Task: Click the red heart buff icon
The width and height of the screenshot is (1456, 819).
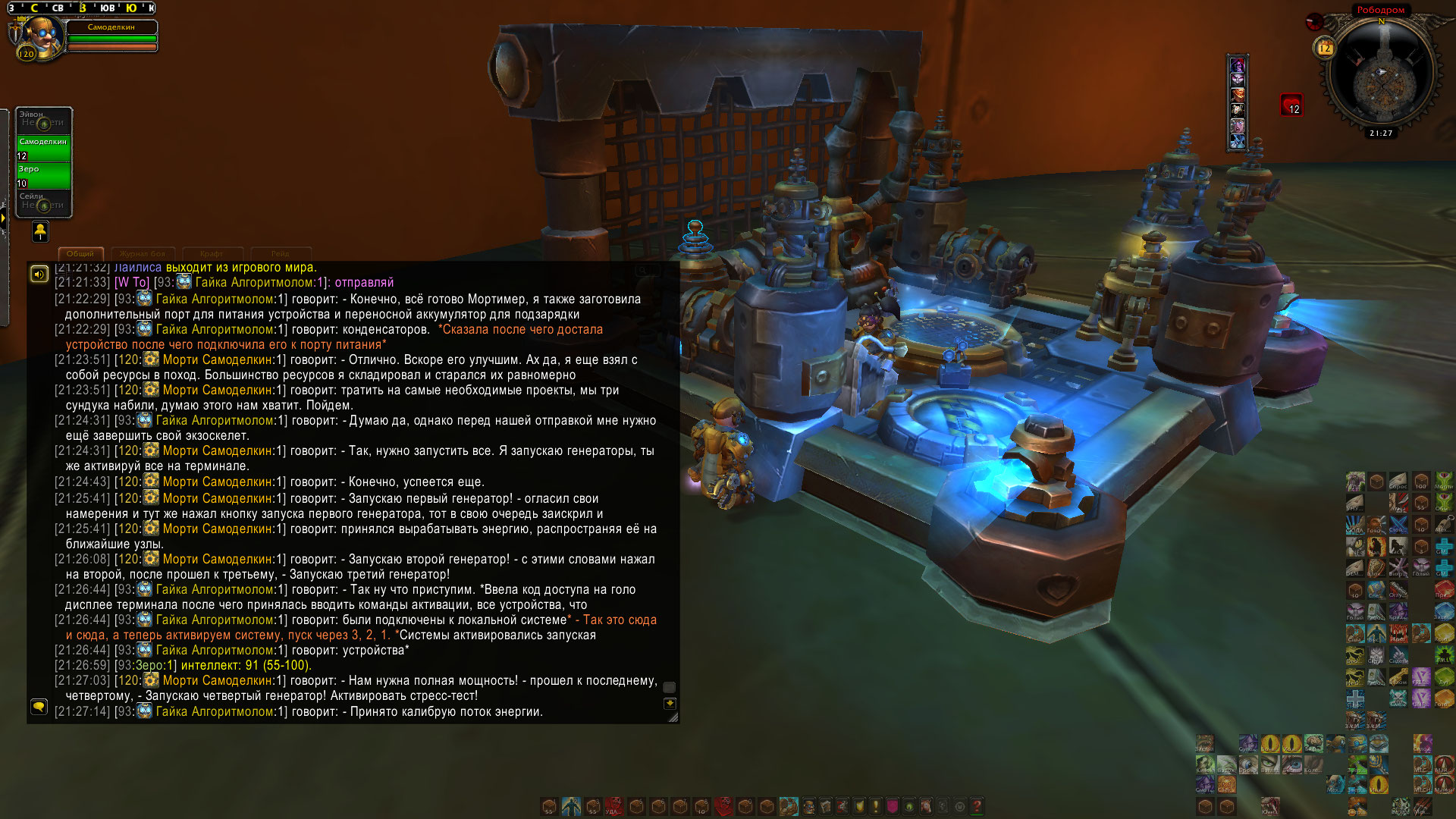Action: (x=1291, y=105)
